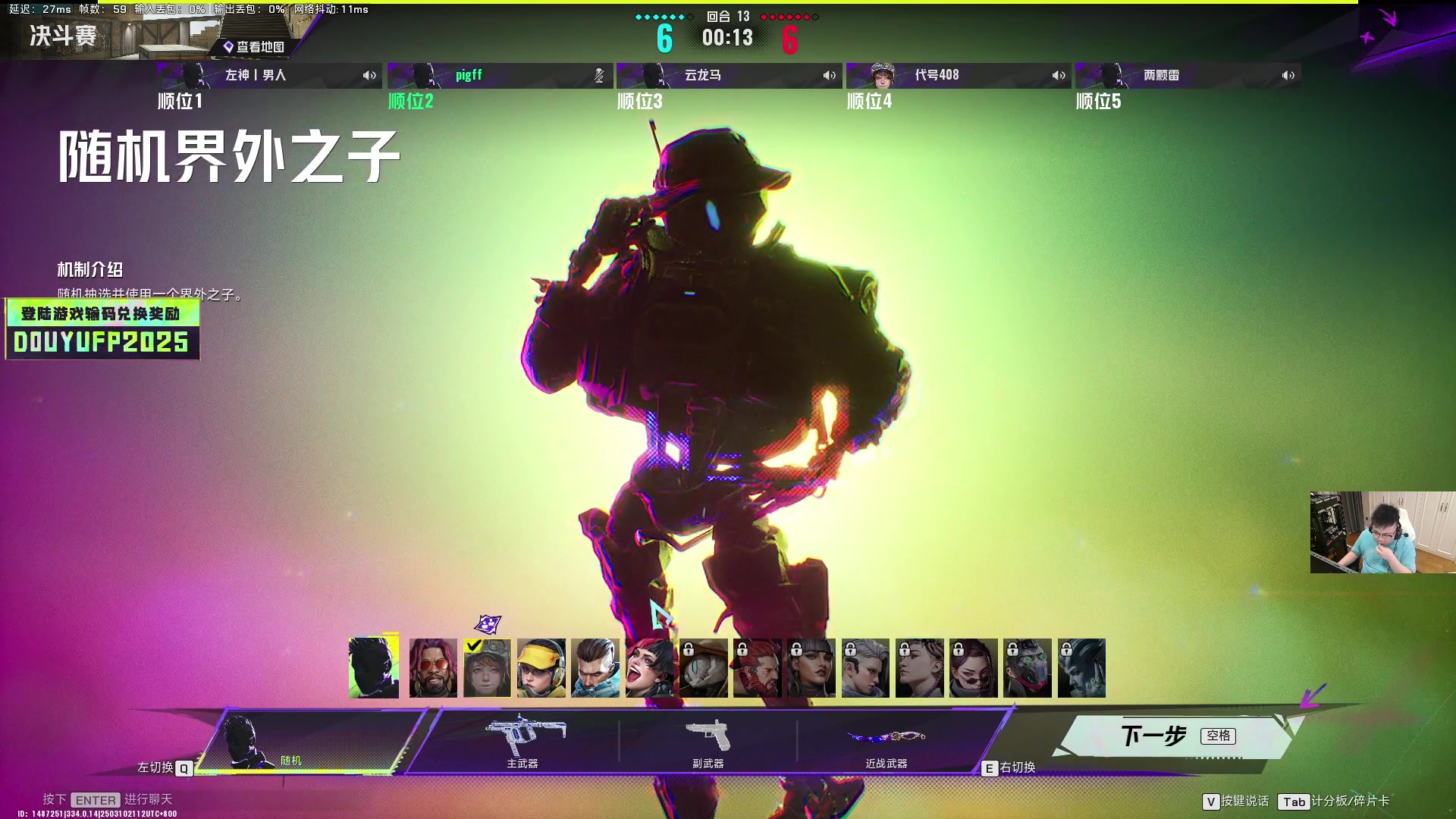This screenshot has width=1456, height=819.
Task: Choose the red sunglasses bearded character portrait
Action: [433, 668]
